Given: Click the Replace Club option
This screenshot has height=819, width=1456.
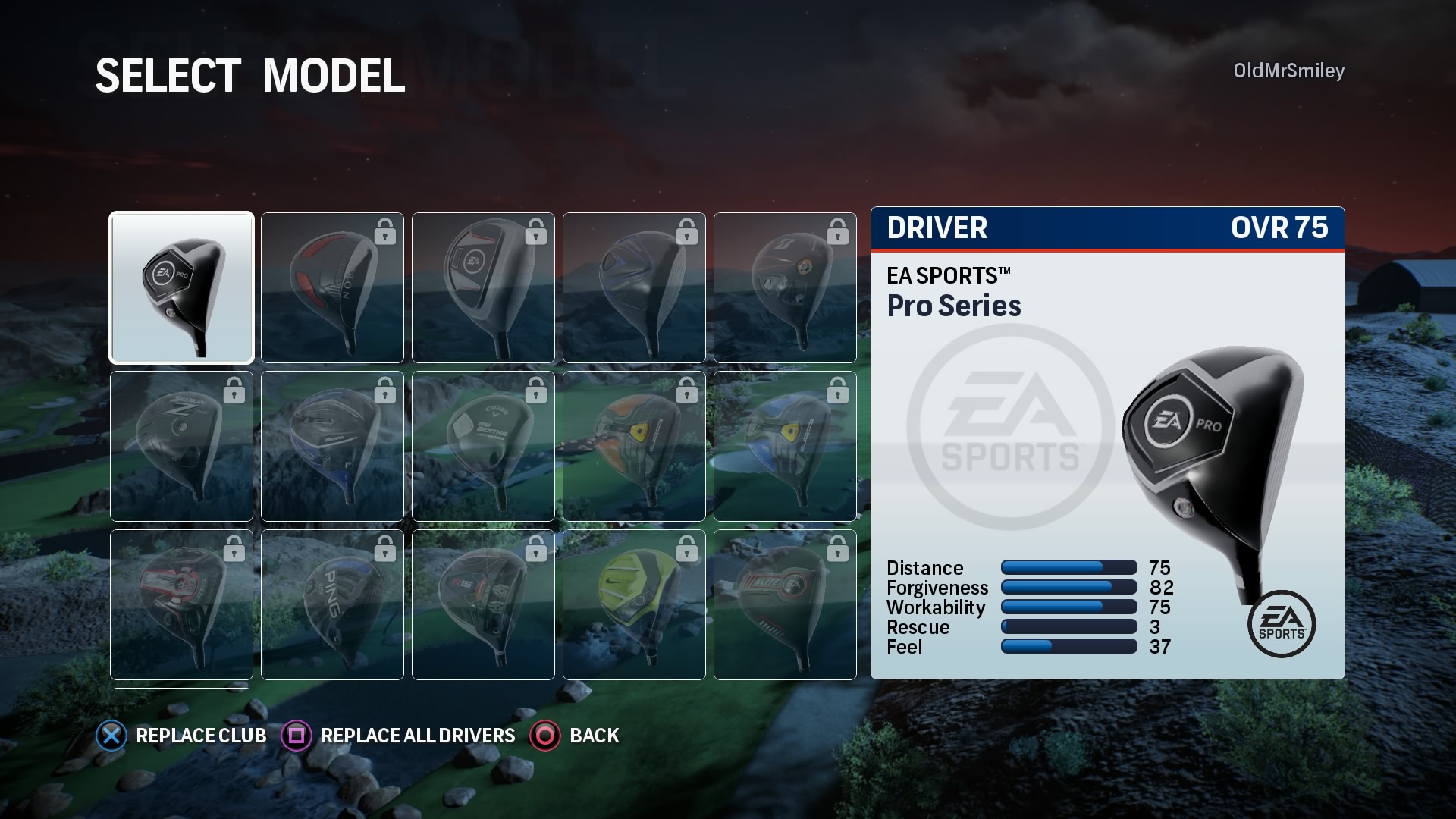Looking at the screenshot, I should 182,736.
